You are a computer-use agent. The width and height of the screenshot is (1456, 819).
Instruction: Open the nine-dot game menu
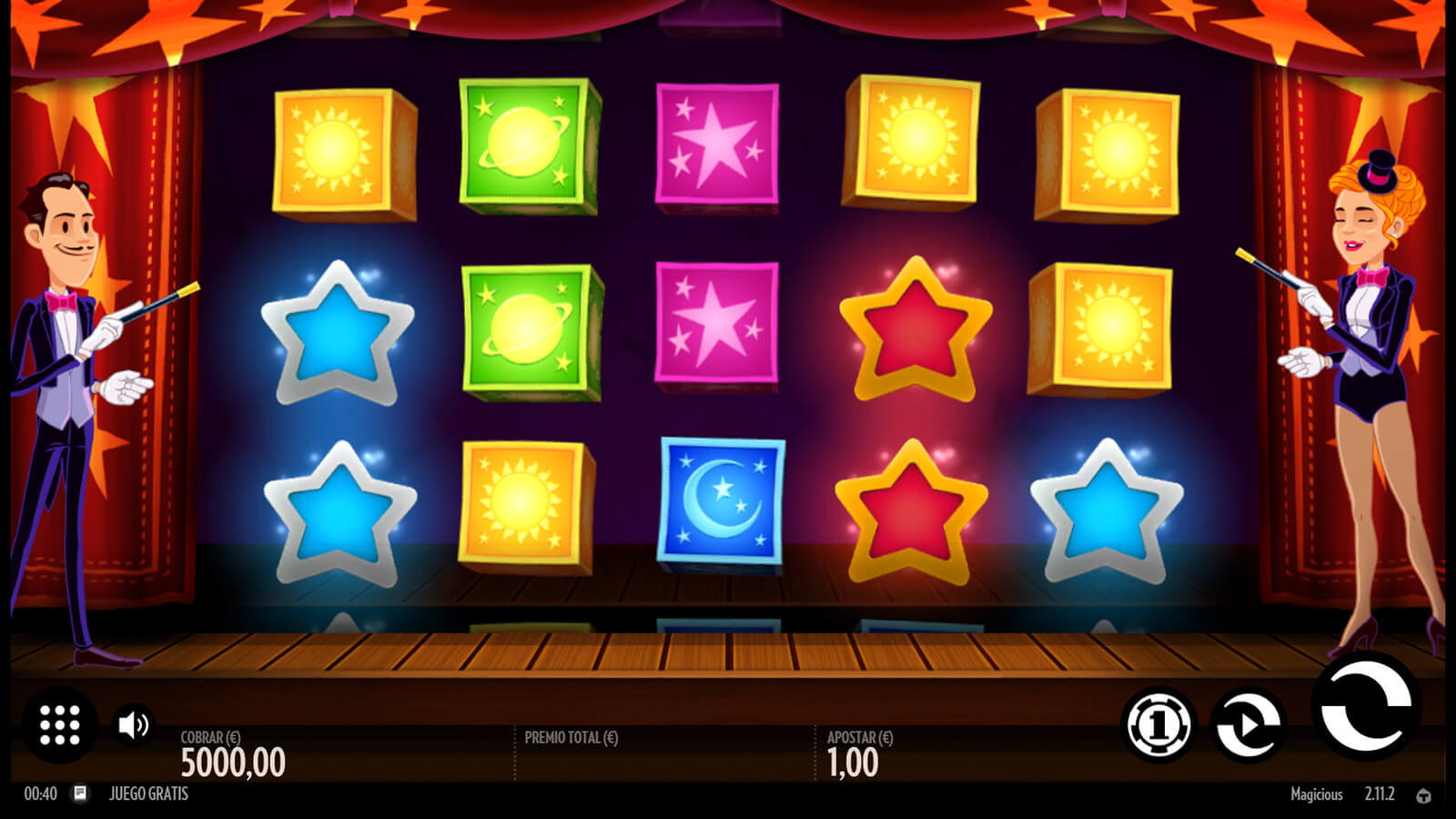tap(60, 725)
